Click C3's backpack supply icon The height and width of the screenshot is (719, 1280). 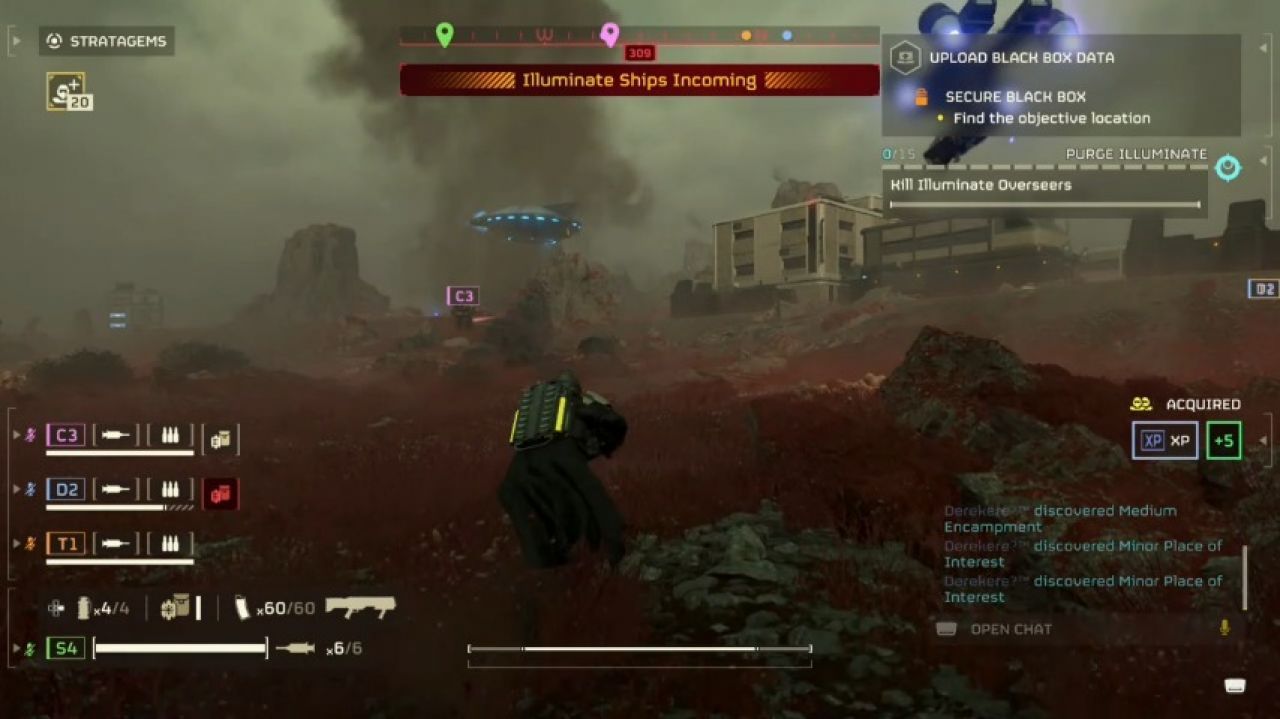220,438
